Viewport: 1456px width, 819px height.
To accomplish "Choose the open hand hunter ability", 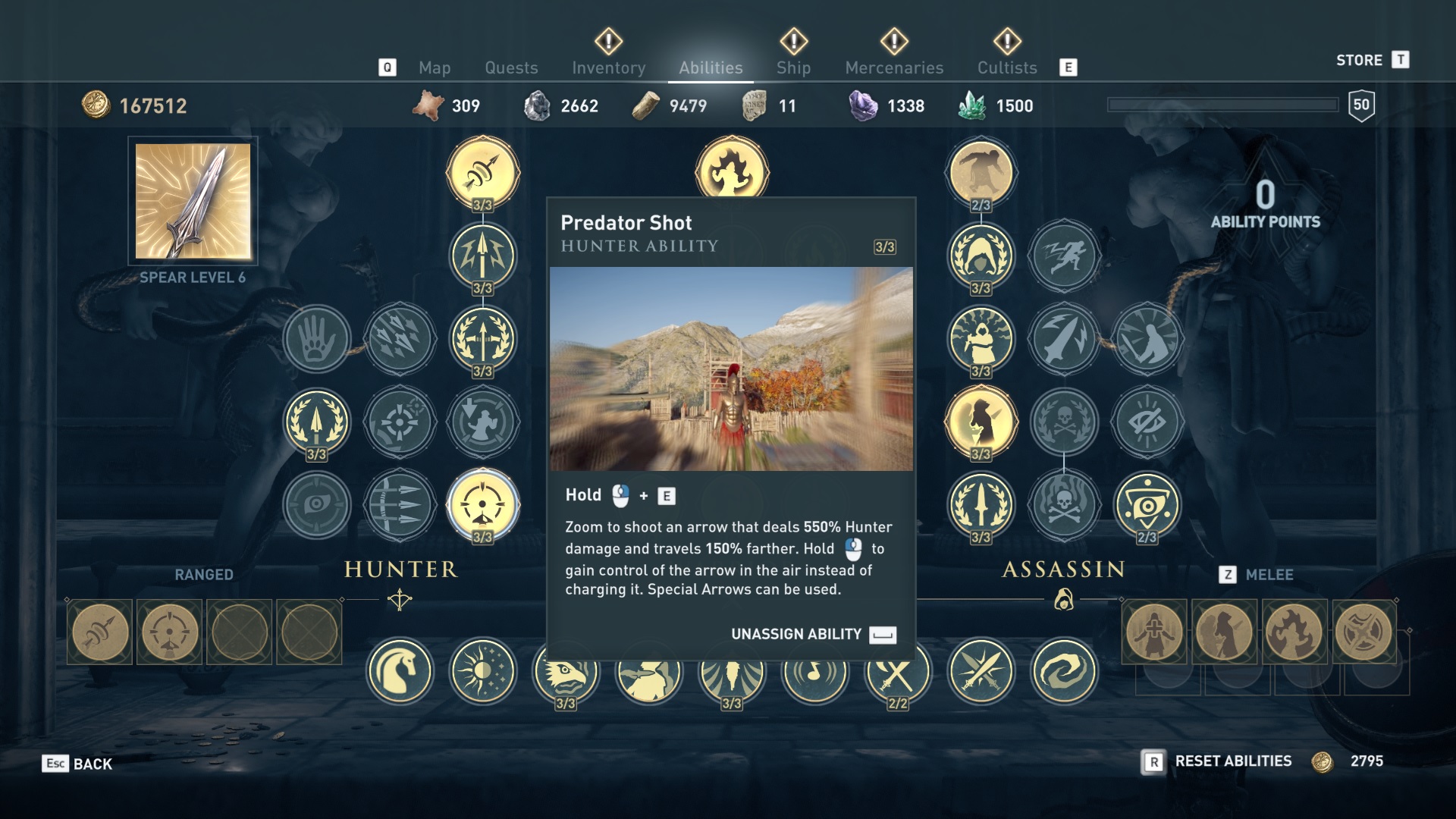I will (x=317, y=338).
